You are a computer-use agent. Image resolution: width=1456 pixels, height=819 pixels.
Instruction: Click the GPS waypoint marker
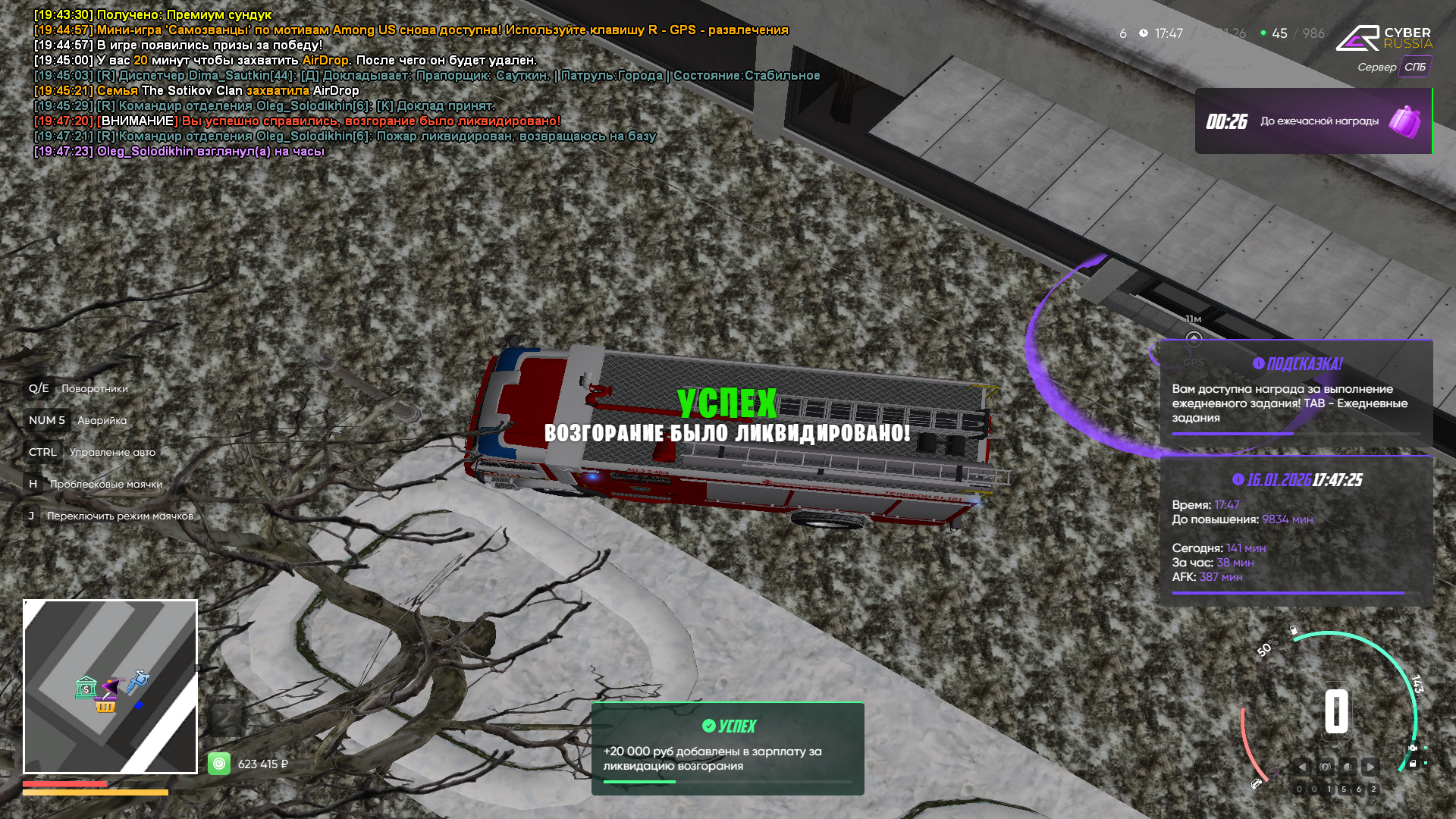[1194, 339]
